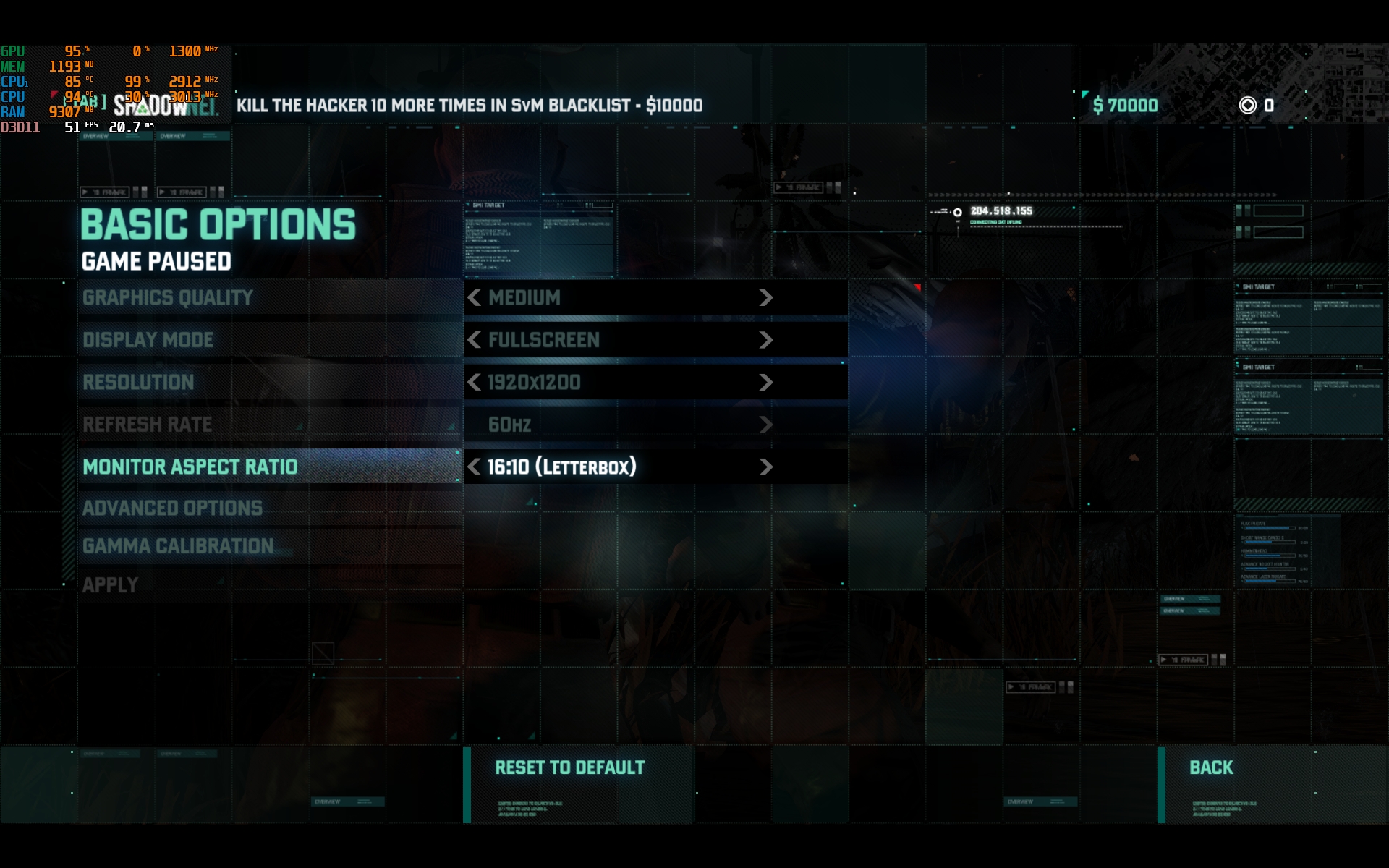The image size is (1389, 868).
Task: Select the Monitor Aspect Ratio row
Action: coord(190,467)
